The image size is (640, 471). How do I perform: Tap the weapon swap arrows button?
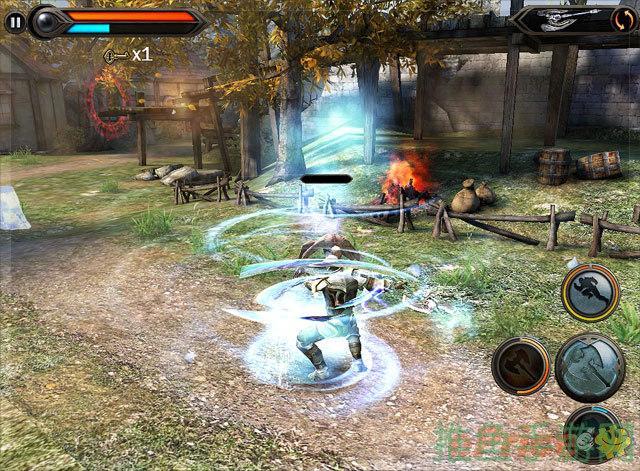[621, 19]
